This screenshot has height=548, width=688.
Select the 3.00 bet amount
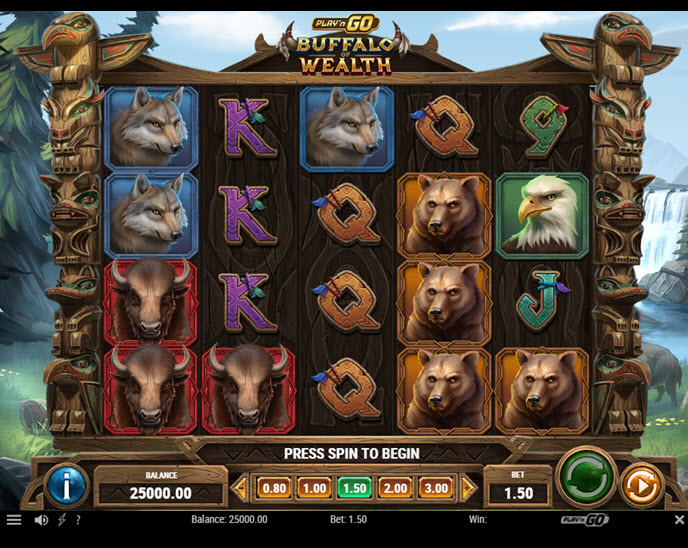click(435, 488)
